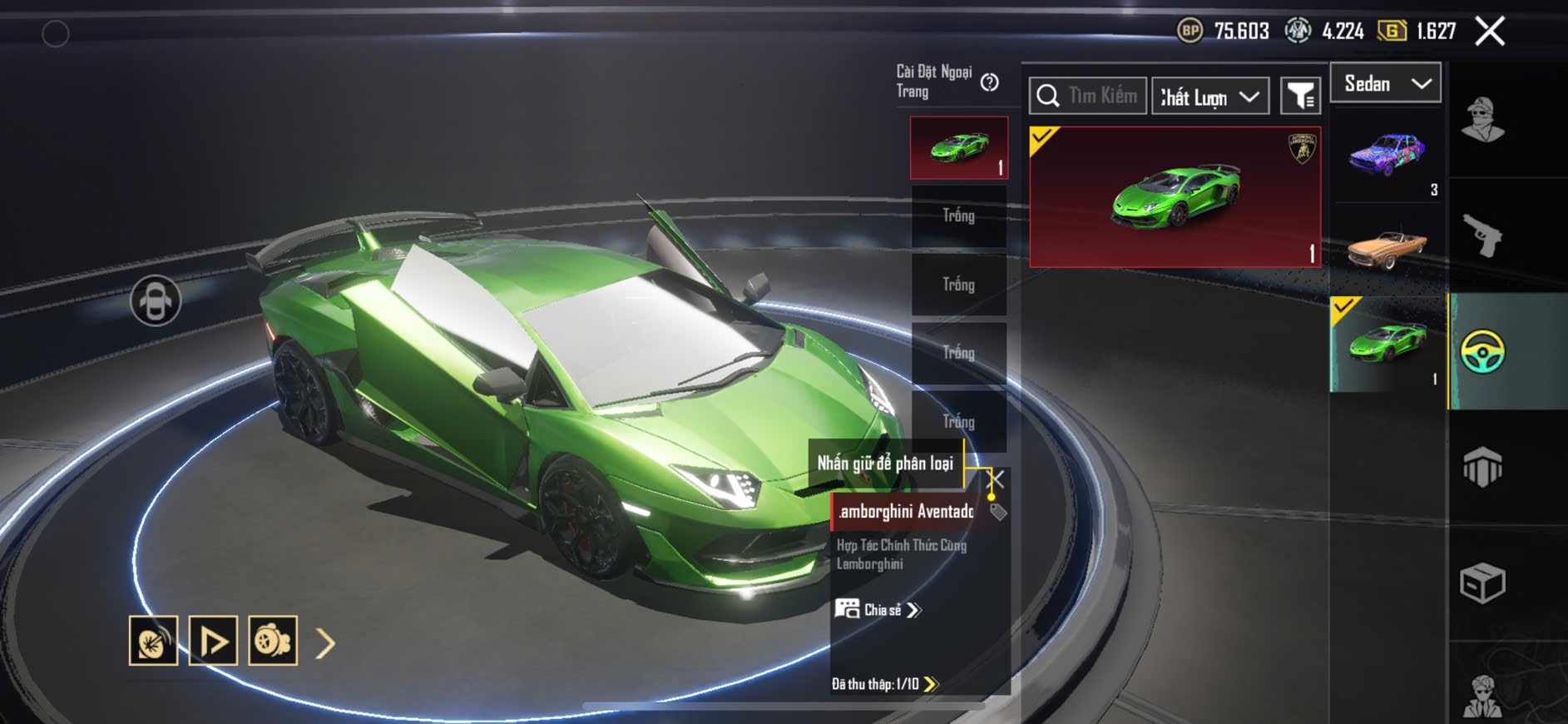Select the large green Lamborghini skin card
The image size is (1568, 724).
1175,197
